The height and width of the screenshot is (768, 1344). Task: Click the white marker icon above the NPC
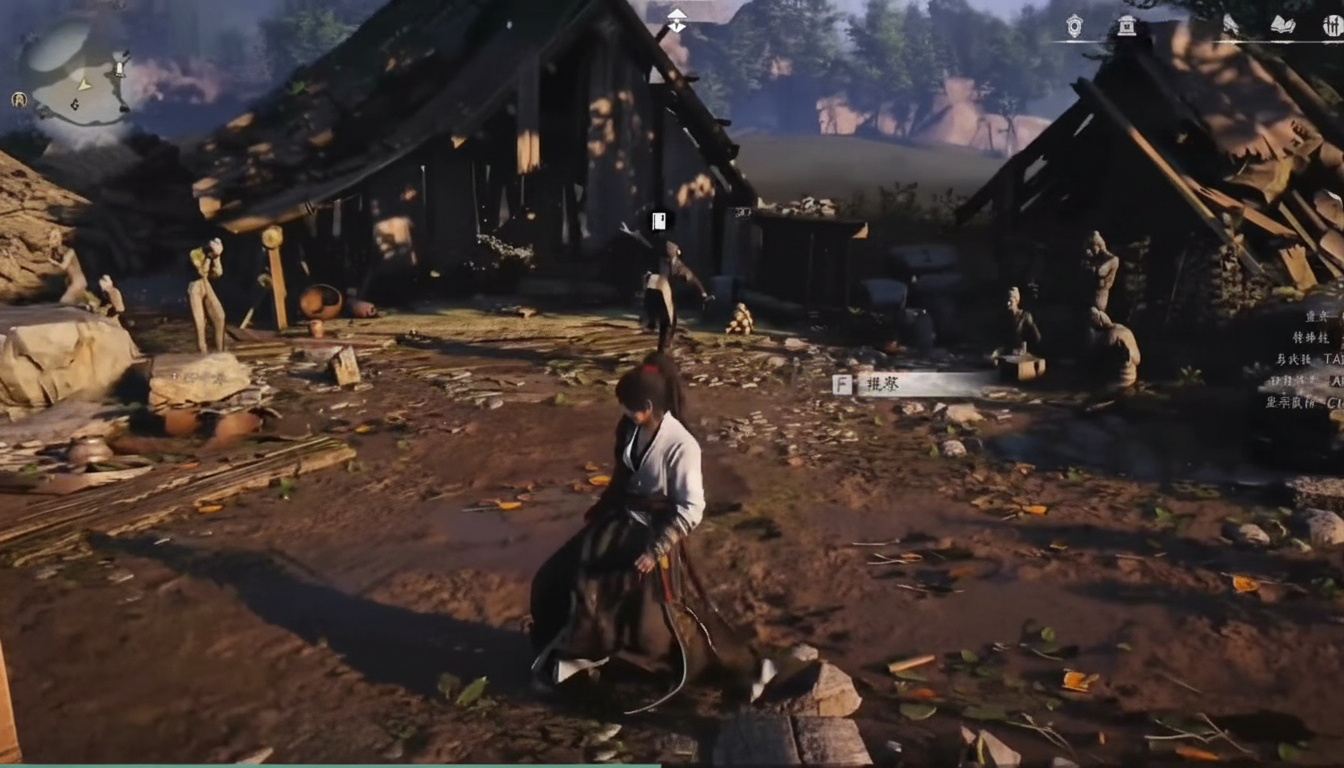(658, 220)
